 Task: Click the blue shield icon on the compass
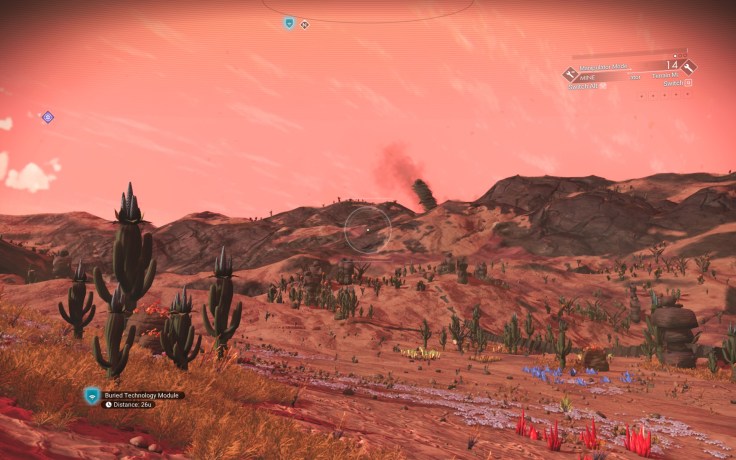(x=289, y=23)
